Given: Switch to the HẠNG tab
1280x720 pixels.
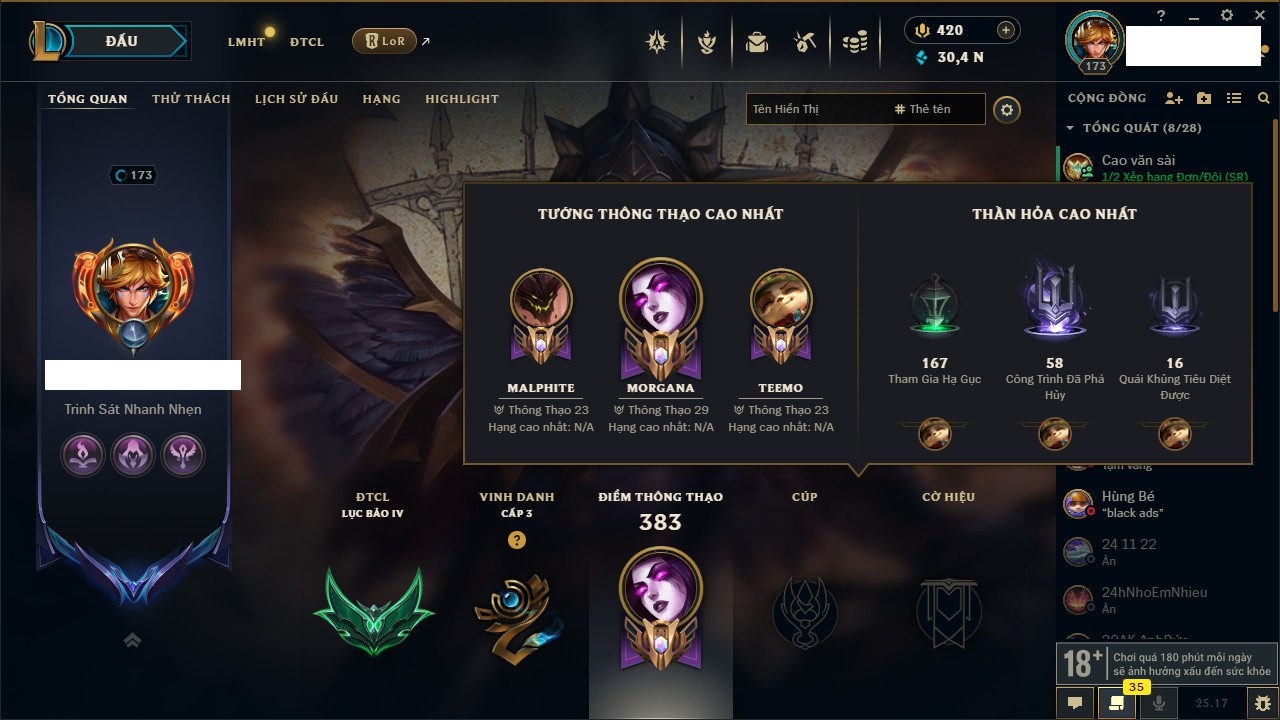Looking at the screenshot, I should click(x=381, y=99).
